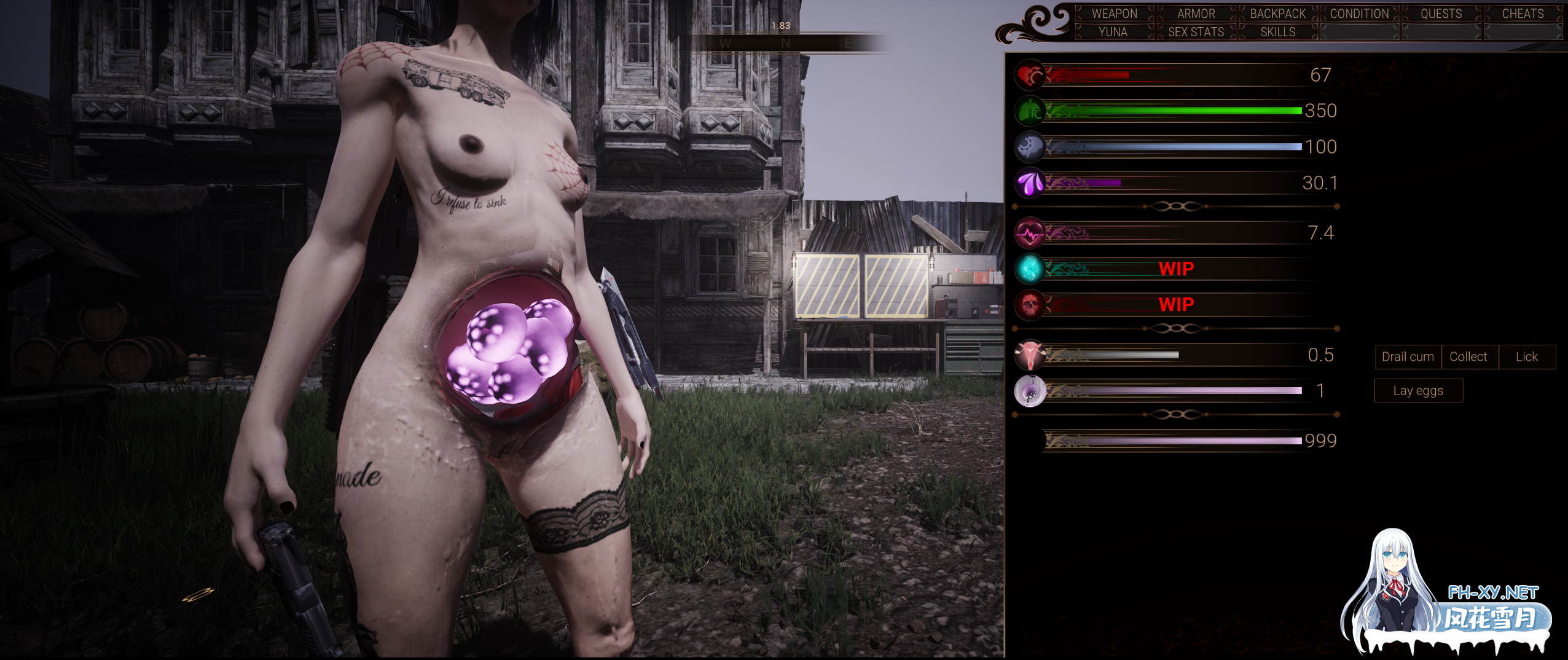Image resolution: width=1568 pixels, height=660 pixels.
Task: Open the CHEATS tab
Action: 1523,14
